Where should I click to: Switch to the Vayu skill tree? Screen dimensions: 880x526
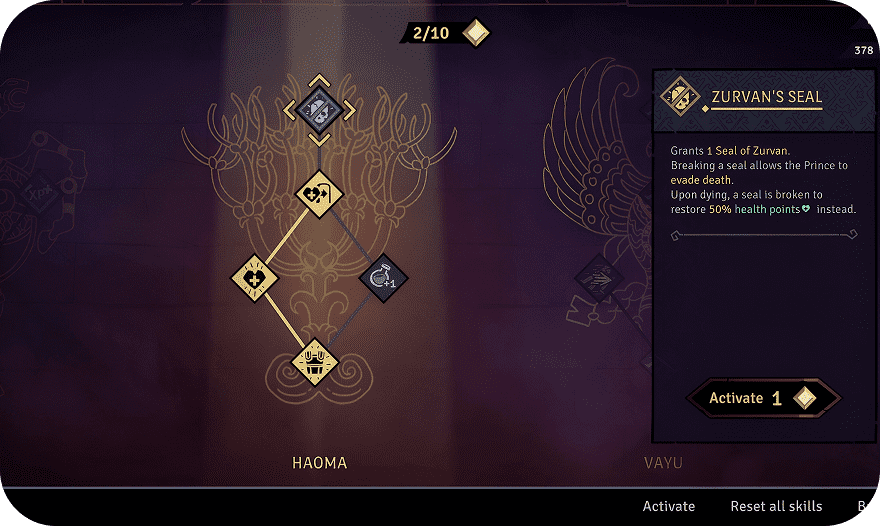(663, 463)
